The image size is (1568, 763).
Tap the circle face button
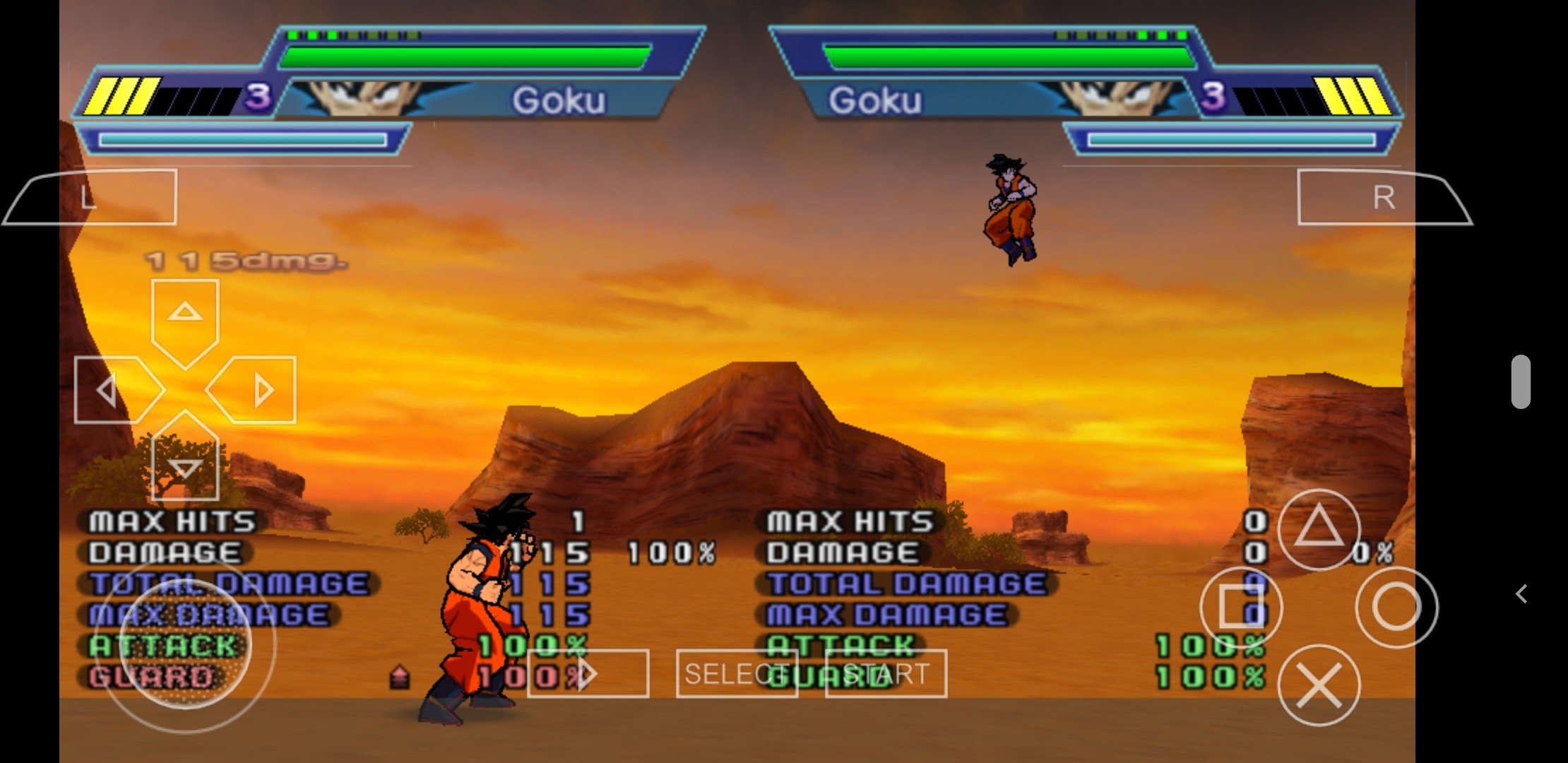1396,607
